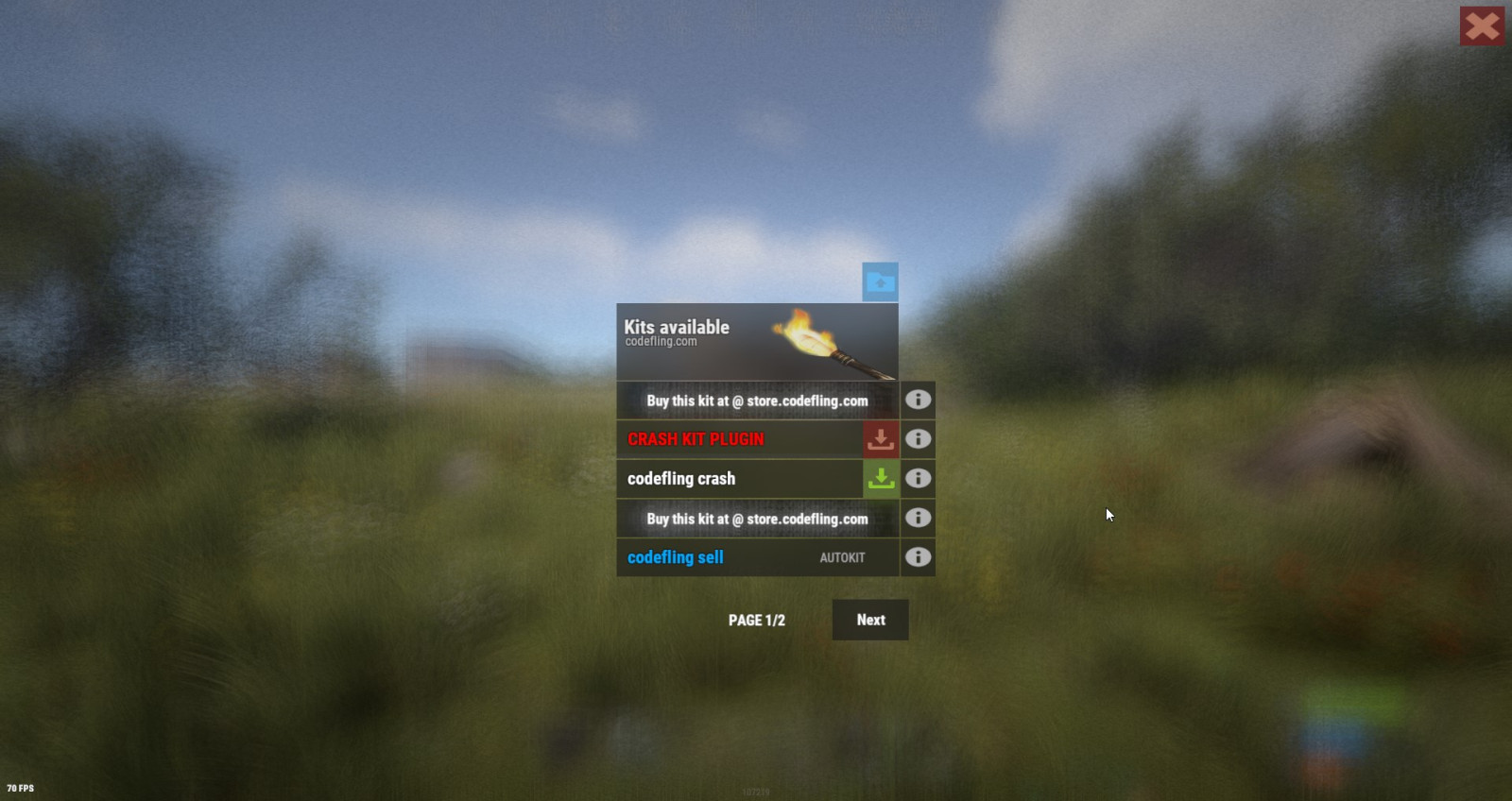Open the info icon beside the first Buy this kit row
The image size is (1512, 801).
coord(916,400)
